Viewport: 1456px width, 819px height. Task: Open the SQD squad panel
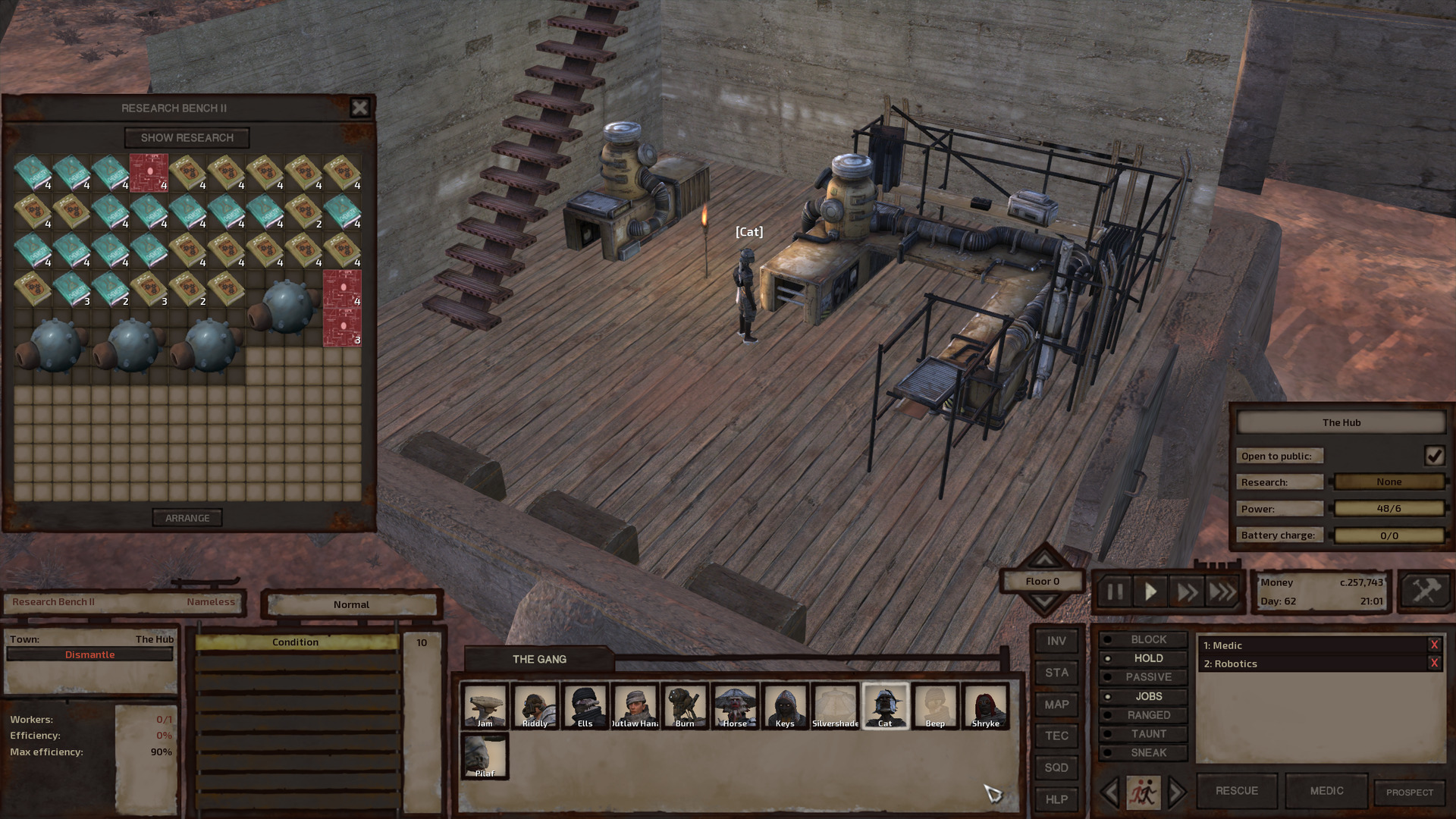coord(1056,767)
